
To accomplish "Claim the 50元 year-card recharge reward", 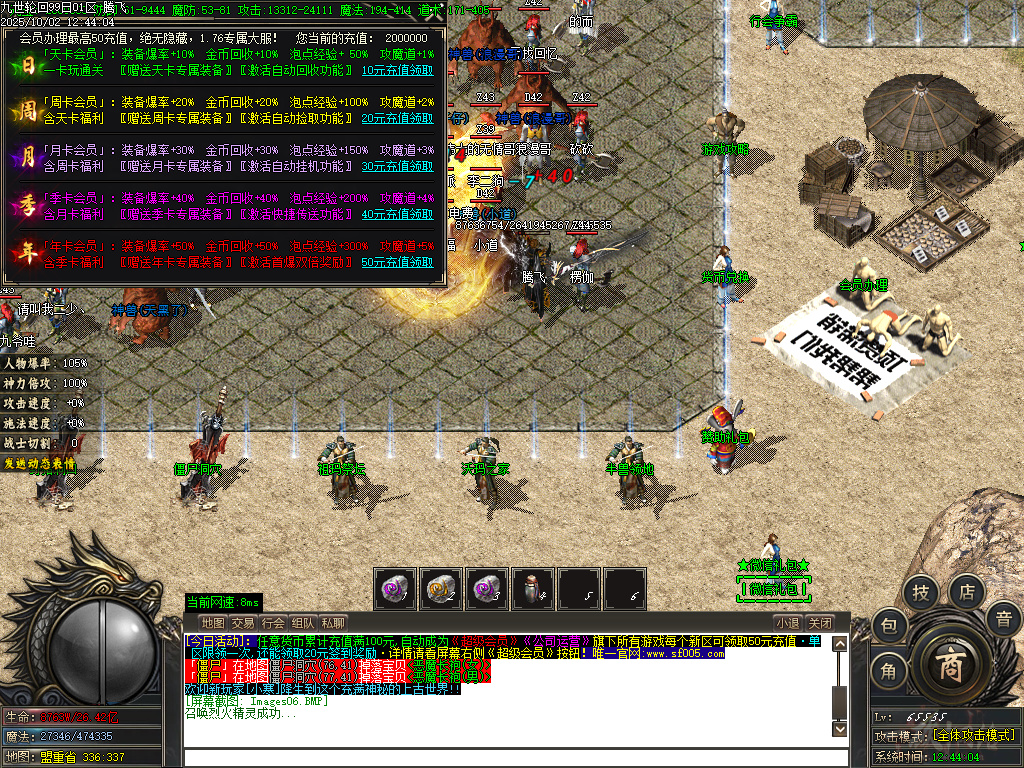I will [397, 262].
